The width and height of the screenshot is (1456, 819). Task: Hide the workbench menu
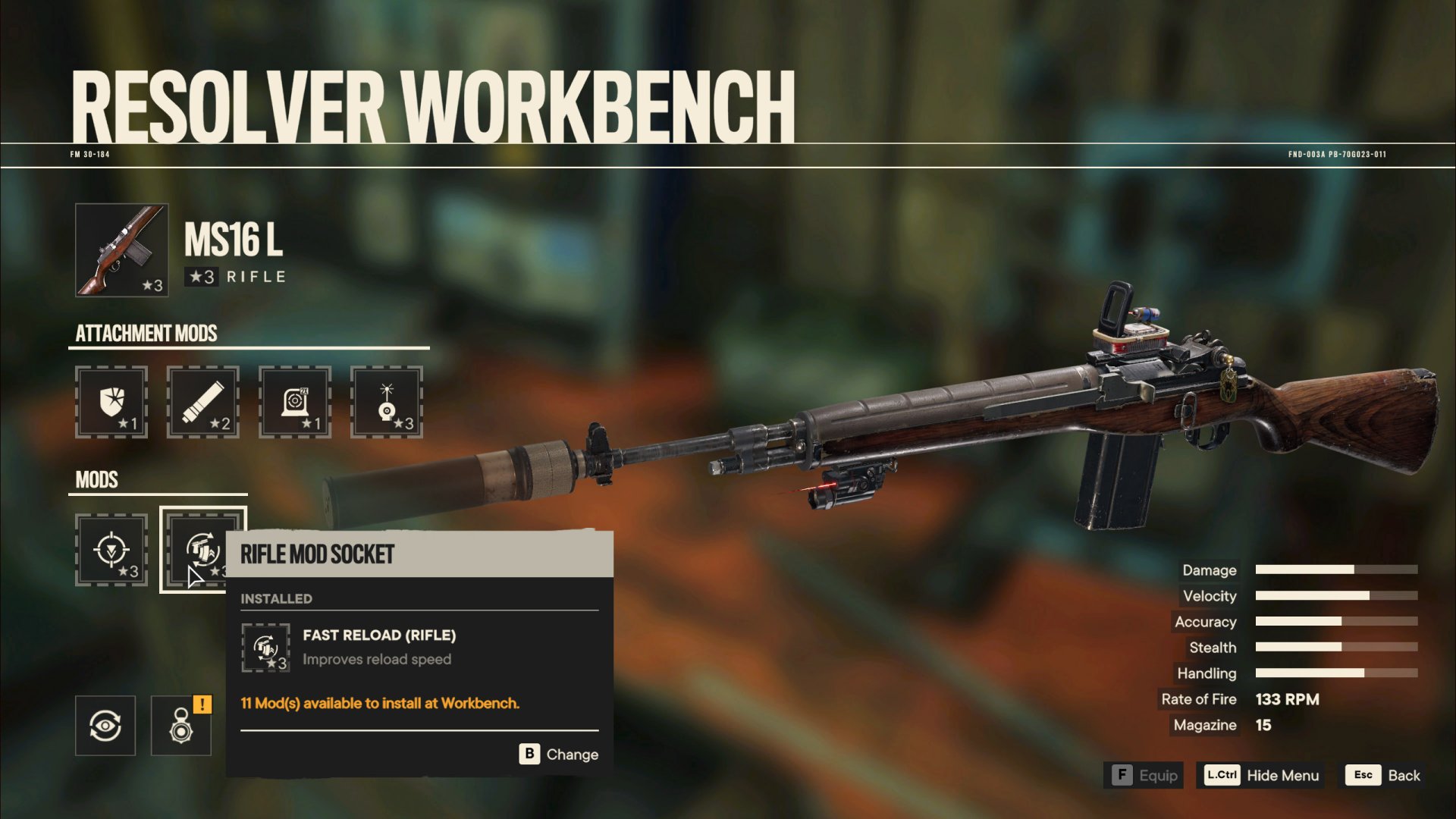click(1261, 775)
